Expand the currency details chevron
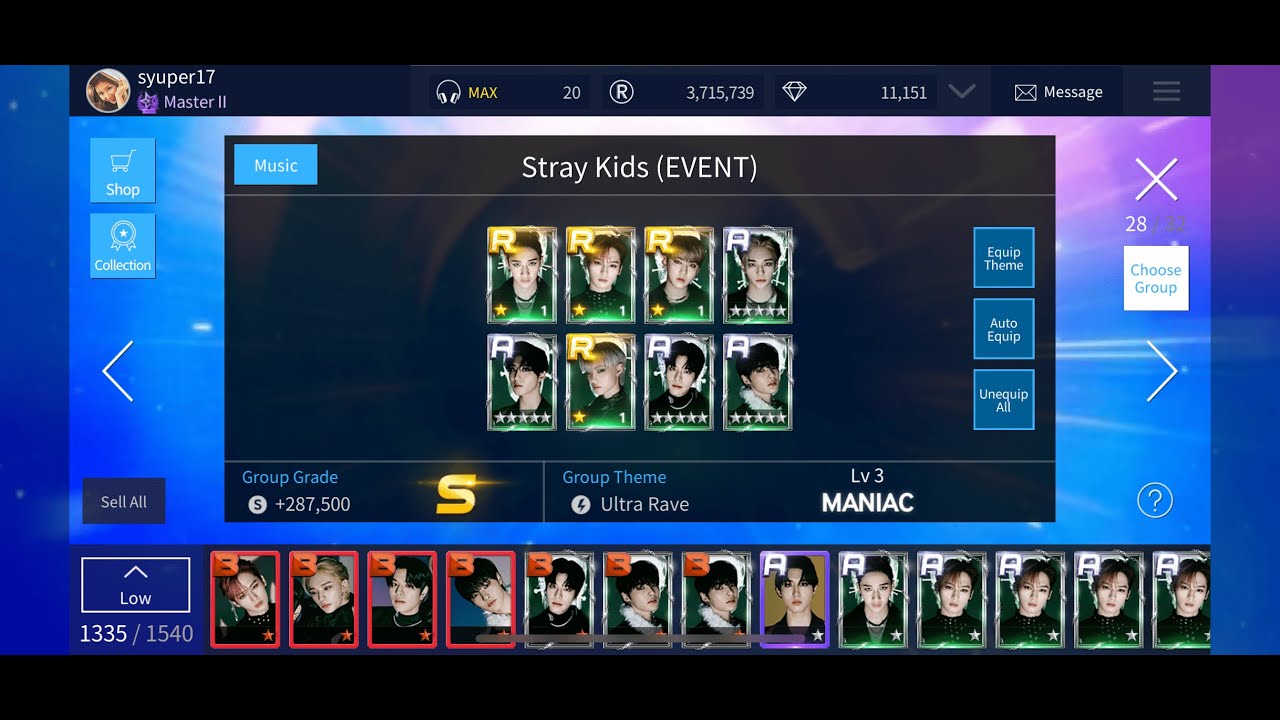Viewport: 1280px width, 720px height. (x=962, y=91)
